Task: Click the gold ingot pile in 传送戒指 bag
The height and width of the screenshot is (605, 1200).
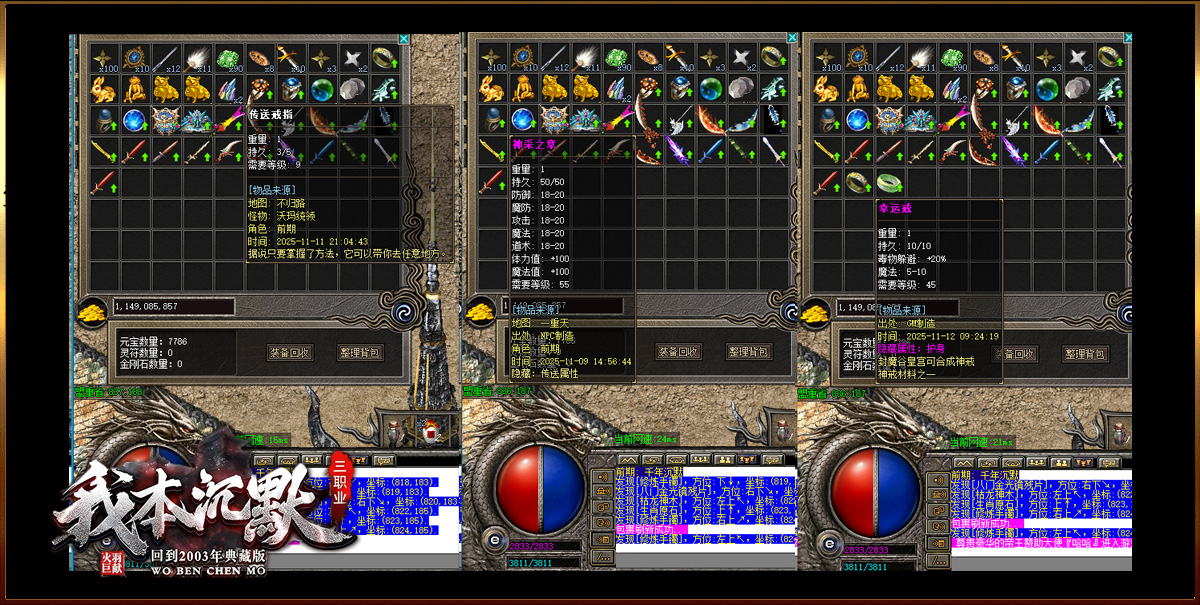Action: pos(93,310)
